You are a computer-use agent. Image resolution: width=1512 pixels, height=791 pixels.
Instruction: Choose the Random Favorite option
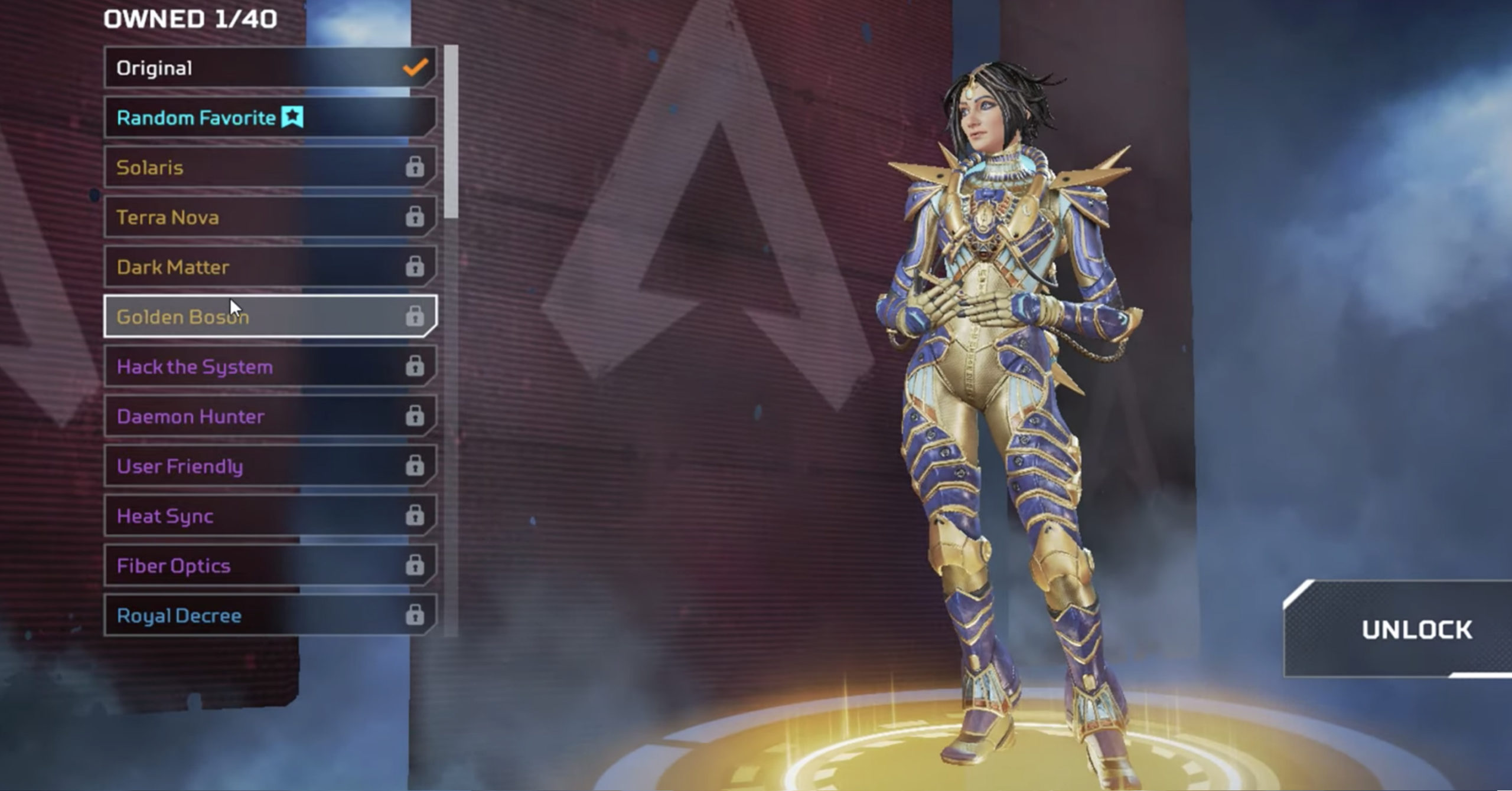pyautogui.click(x=270, y=117)
